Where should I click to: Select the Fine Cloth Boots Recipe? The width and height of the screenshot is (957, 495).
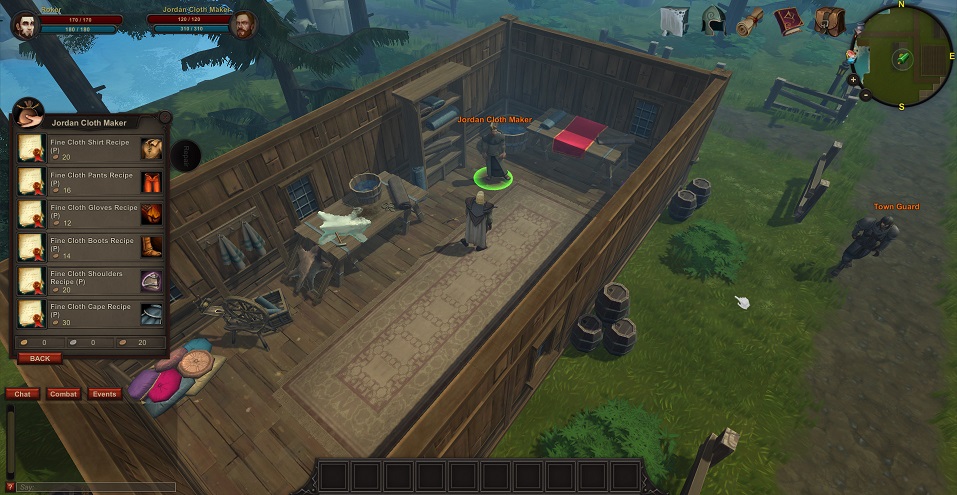point(90,247)
